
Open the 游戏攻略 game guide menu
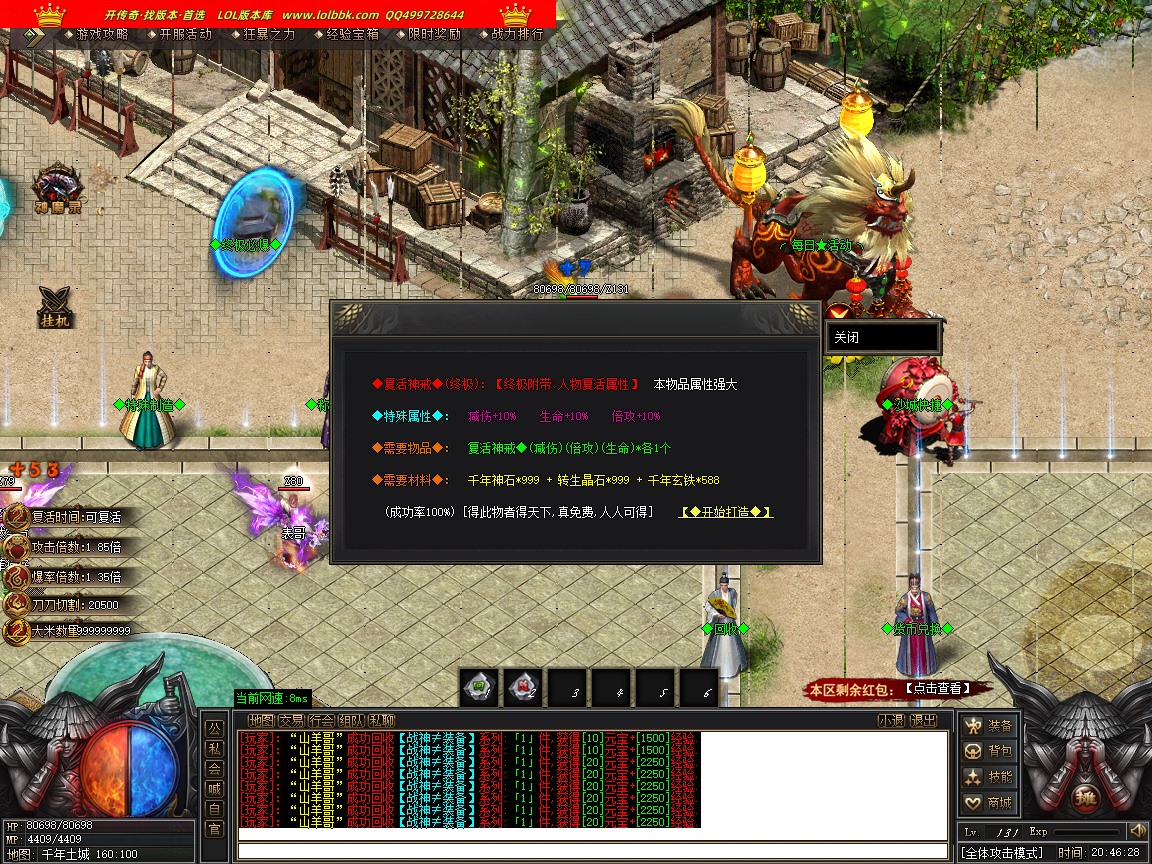click(x=102, y=34)
